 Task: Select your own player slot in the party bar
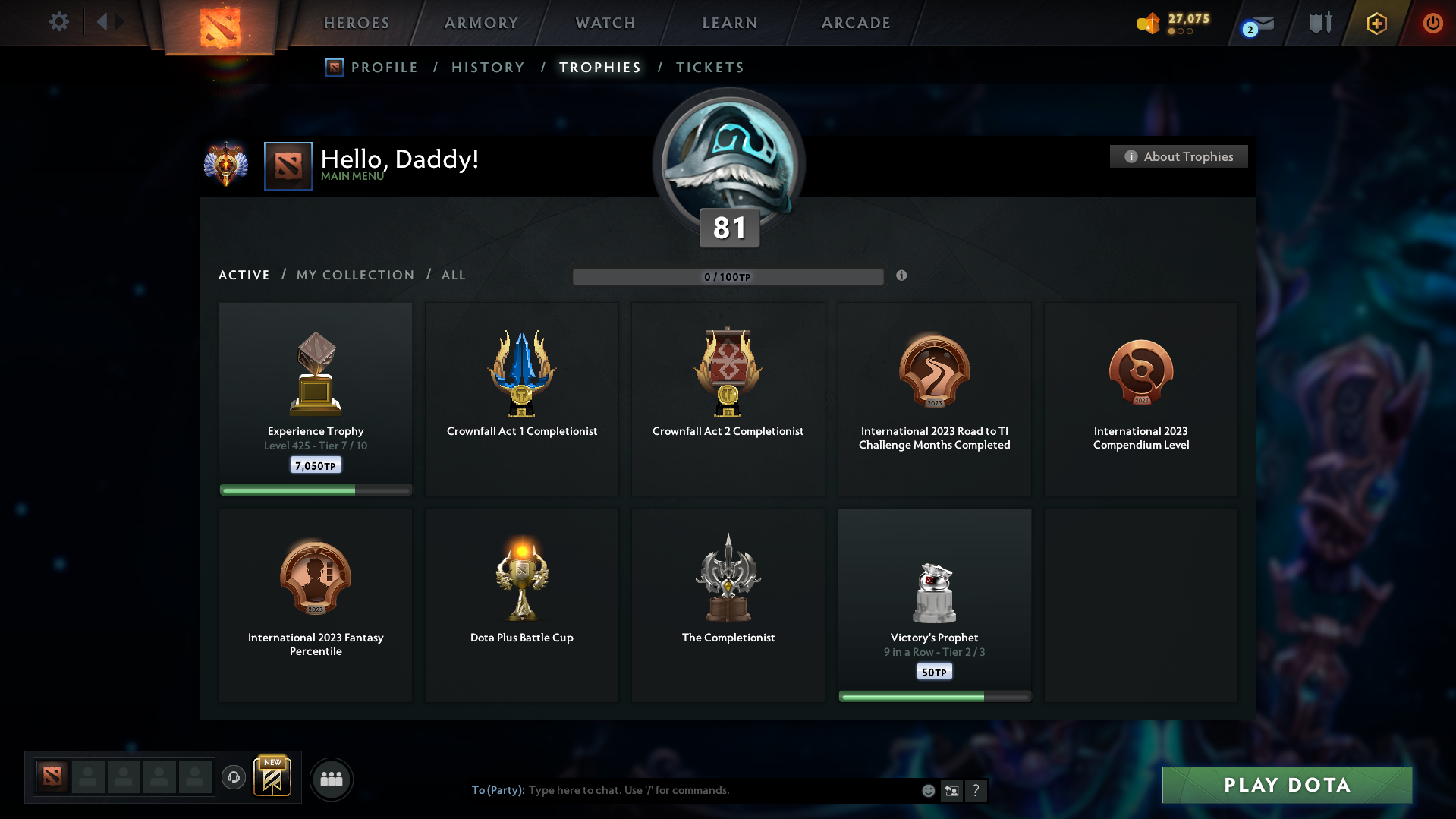pyautogui.click(x=52, y=776)
